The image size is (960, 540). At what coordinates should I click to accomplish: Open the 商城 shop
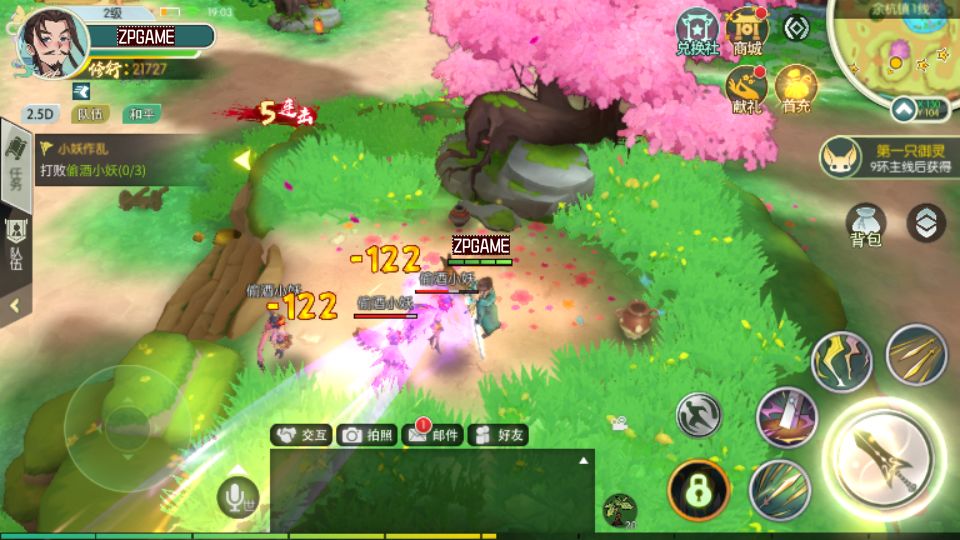point(746,31)
